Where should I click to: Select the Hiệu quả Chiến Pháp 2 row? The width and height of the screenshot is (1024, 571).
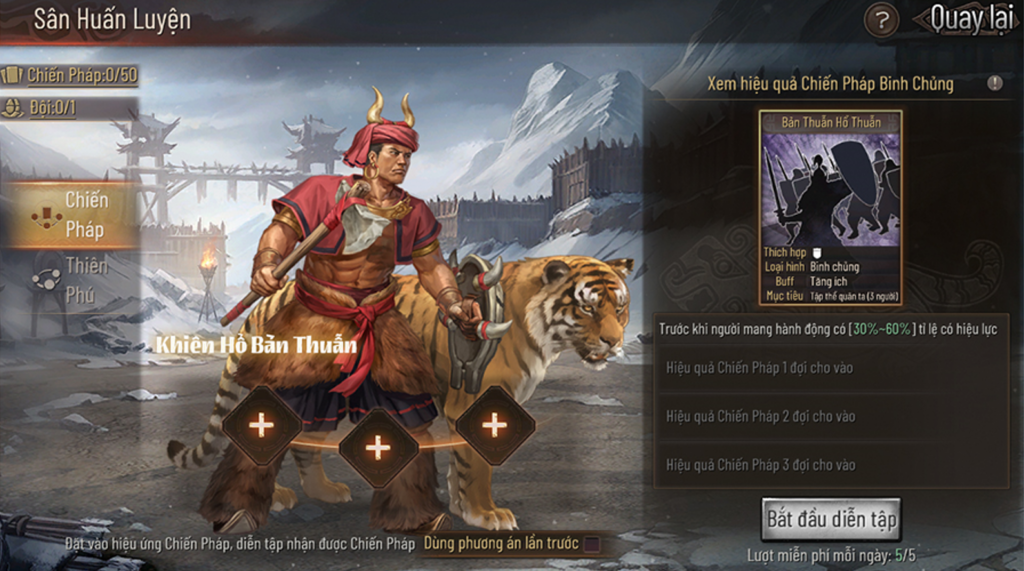[830, 416]
